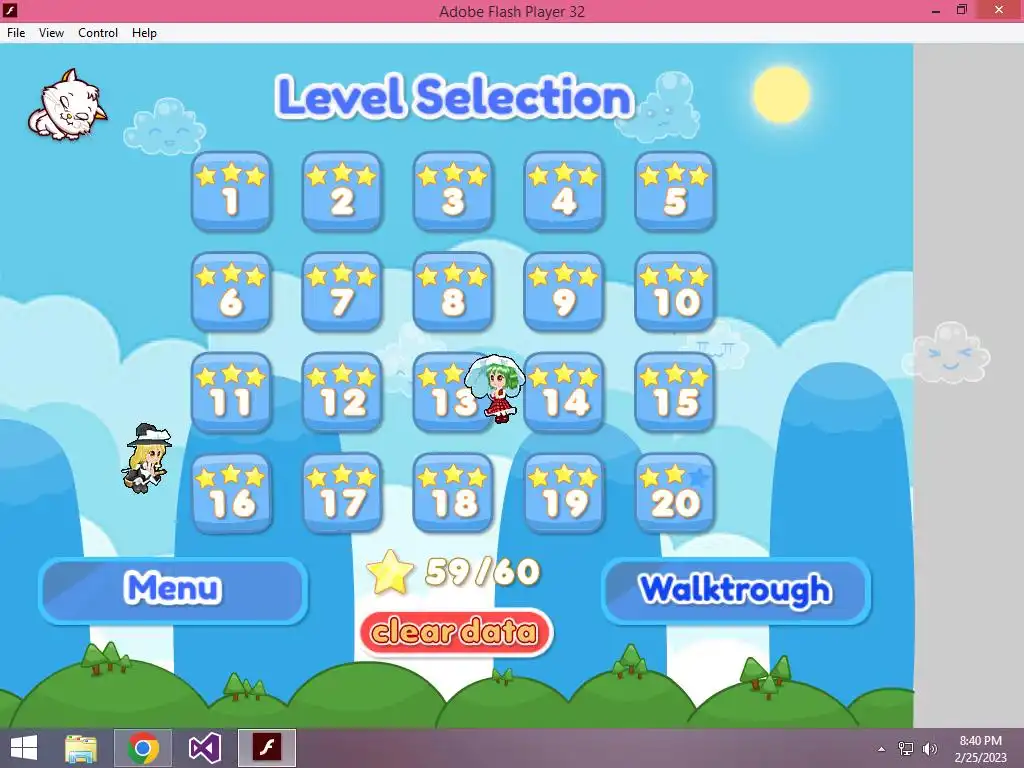Start level 5

point(675,191)
